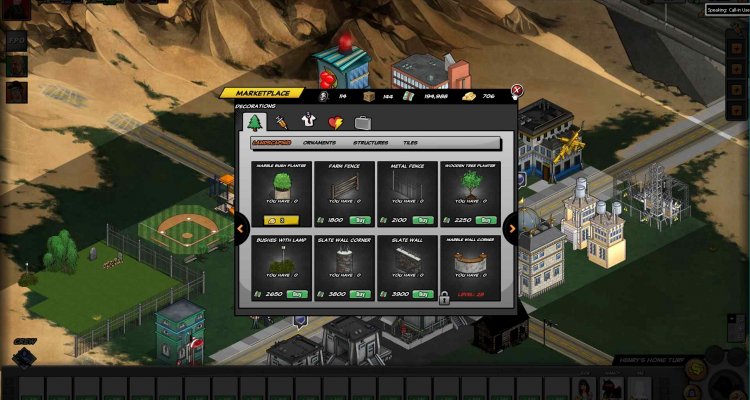
Task: Buy the Bushes With Lamp for 2650
Action: (x=296, y=294)
